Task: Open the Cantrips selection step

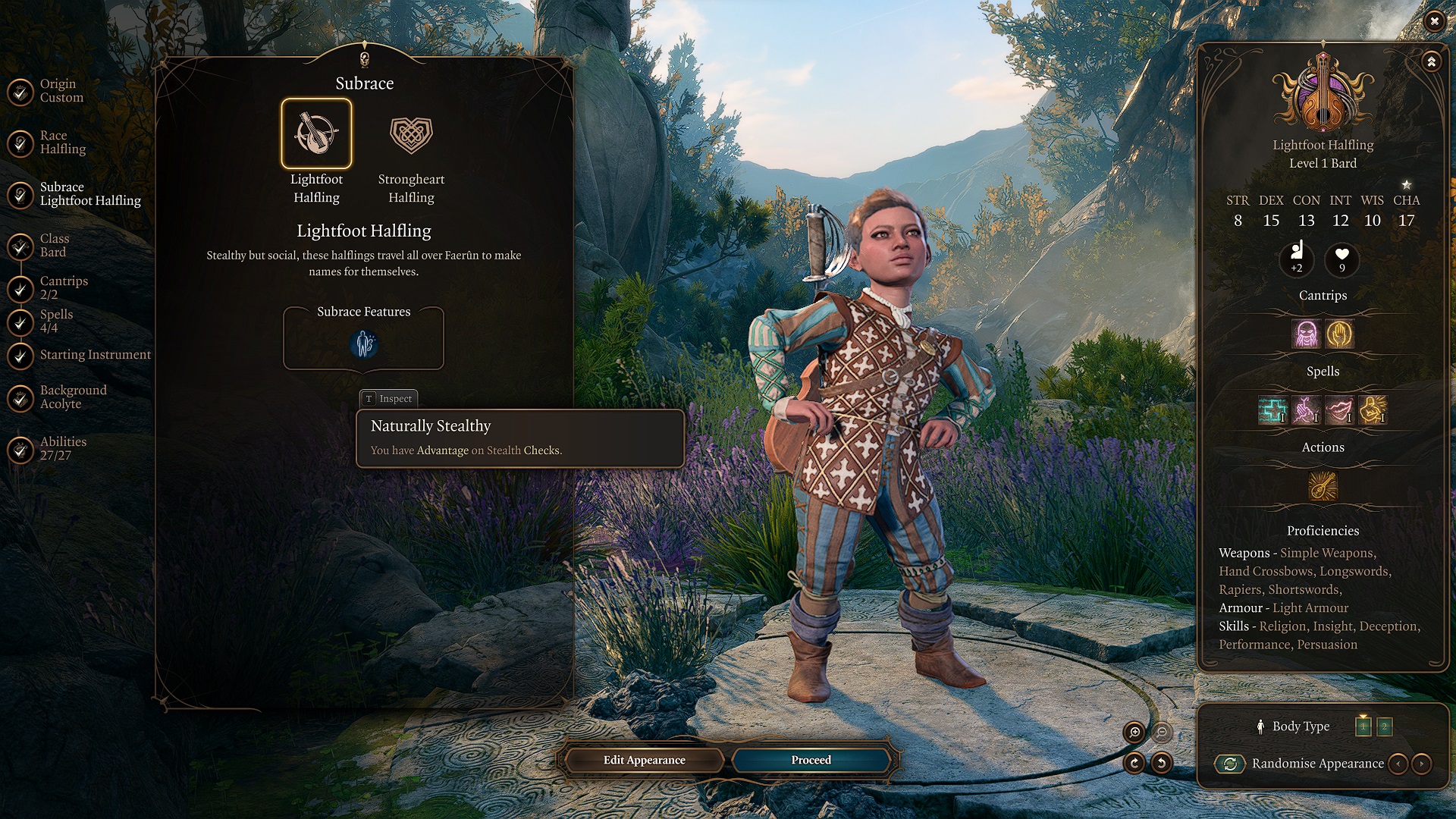Action: click(x=63, y=287)
